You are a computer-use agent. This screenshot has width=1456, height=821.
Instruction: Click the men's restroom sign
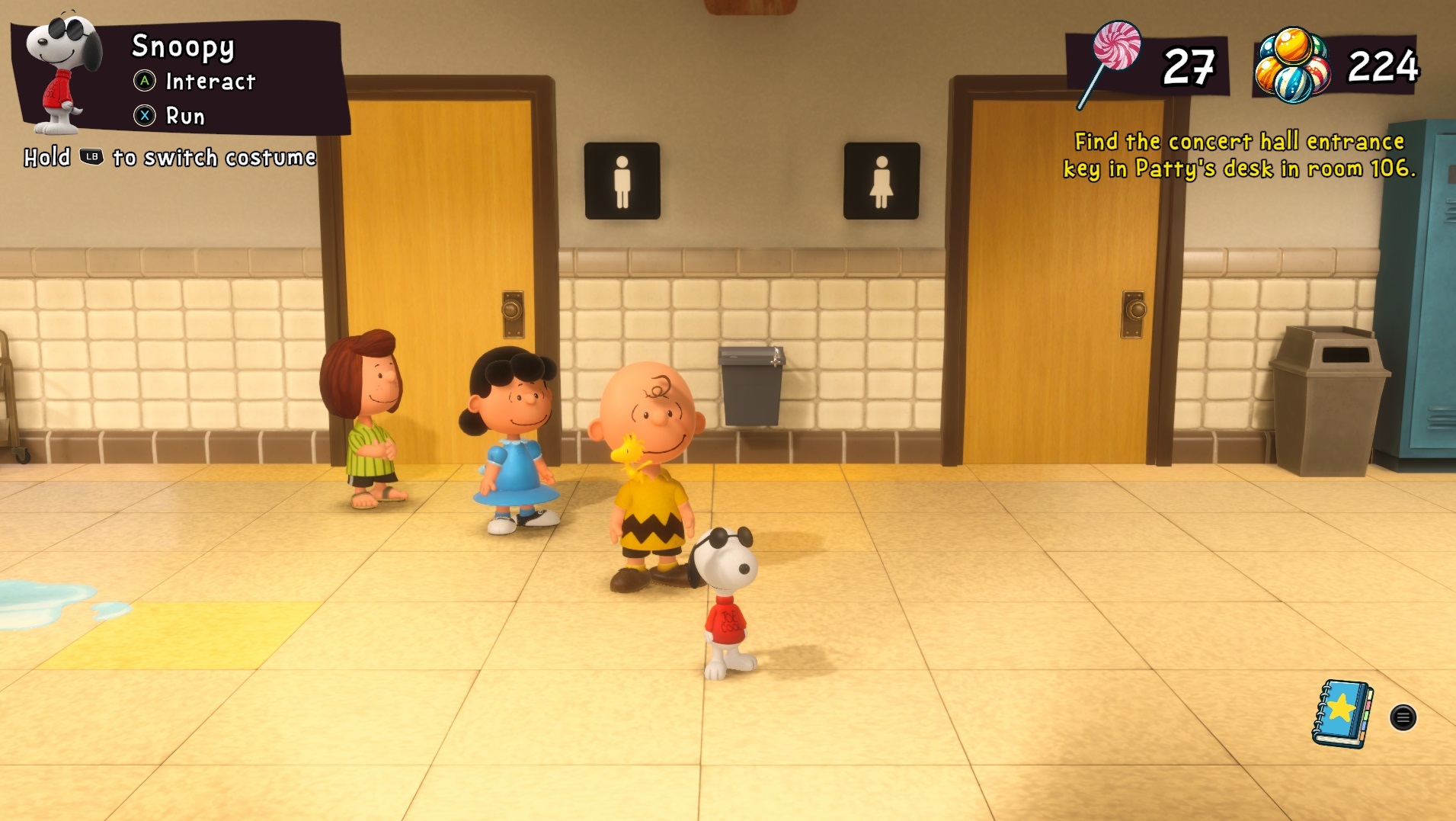pyautogui.click(x=623, y=181)
